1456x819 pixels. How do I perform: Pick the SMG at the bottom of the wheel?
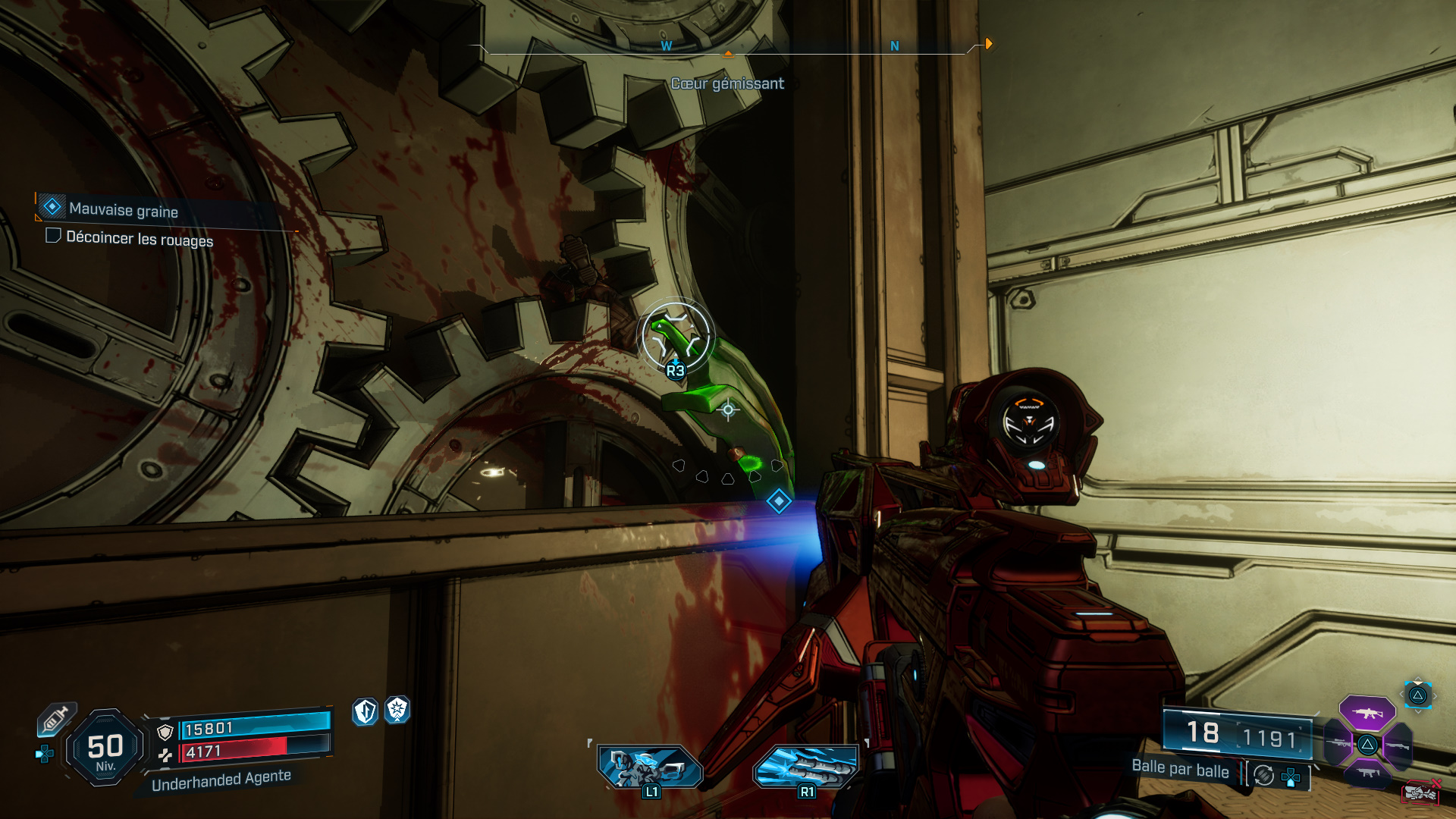(1367, 773)
